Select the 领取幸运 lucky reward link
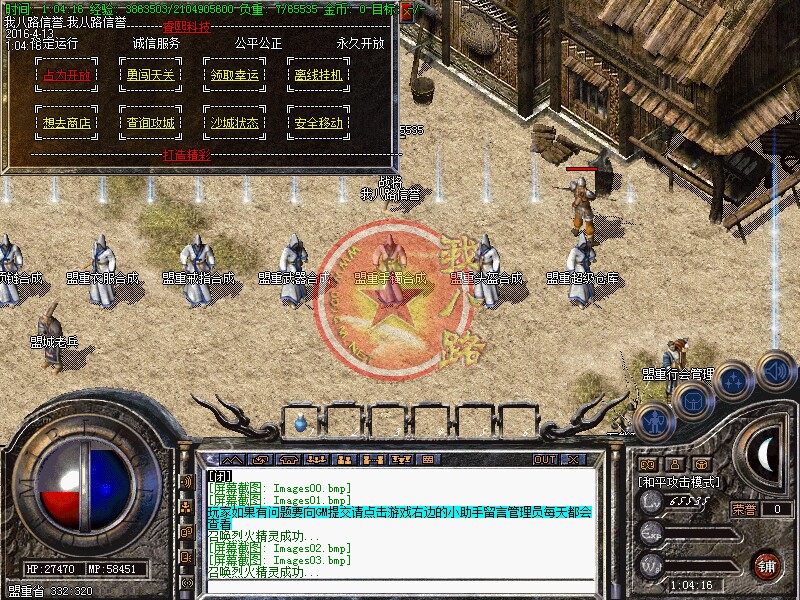Viewport: 800px width, 600px height. pyautogui.click(x=235, y=75)
